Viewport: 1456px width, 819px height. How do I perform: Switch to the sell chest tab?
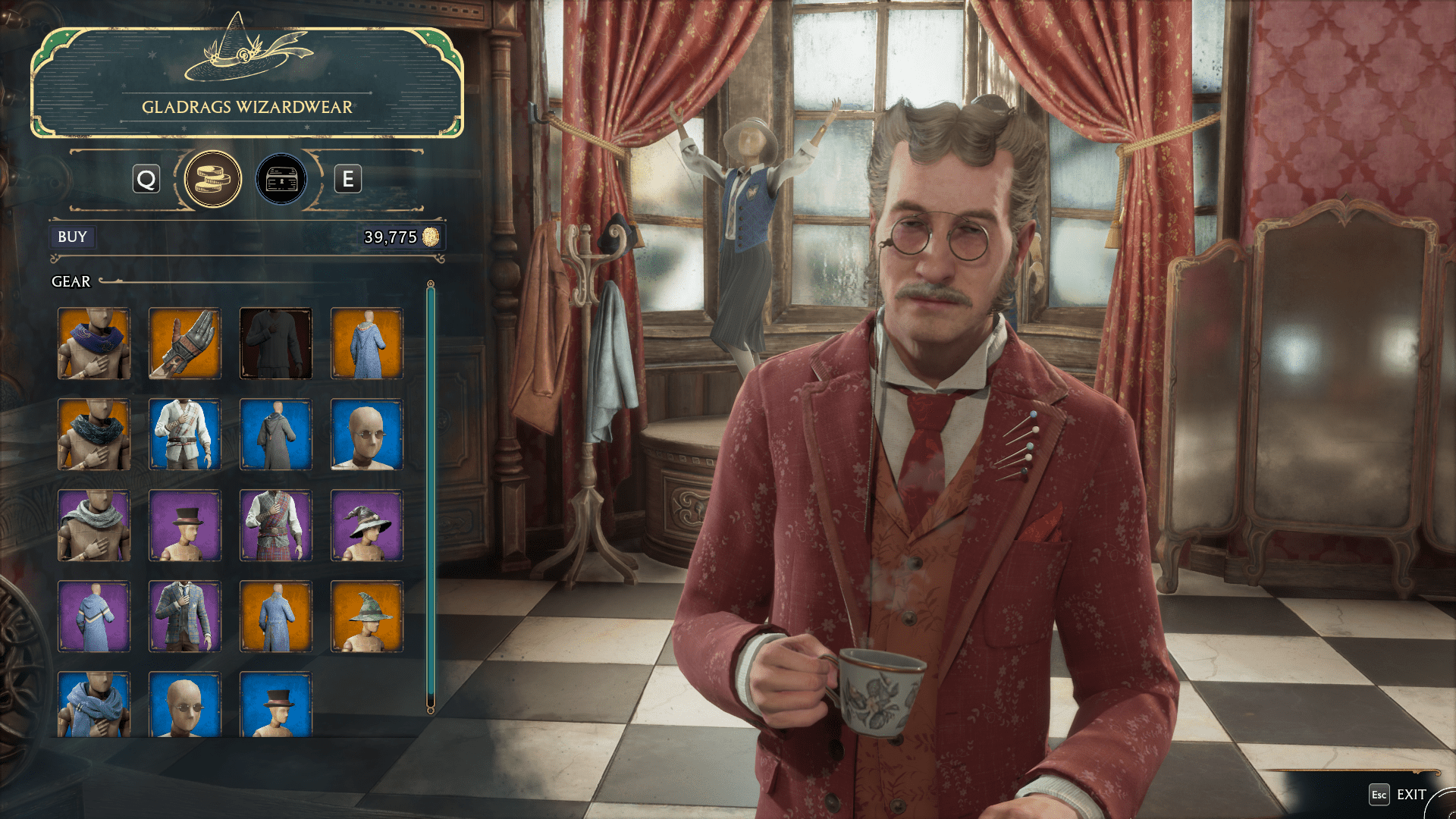click(x=281, y=180)
